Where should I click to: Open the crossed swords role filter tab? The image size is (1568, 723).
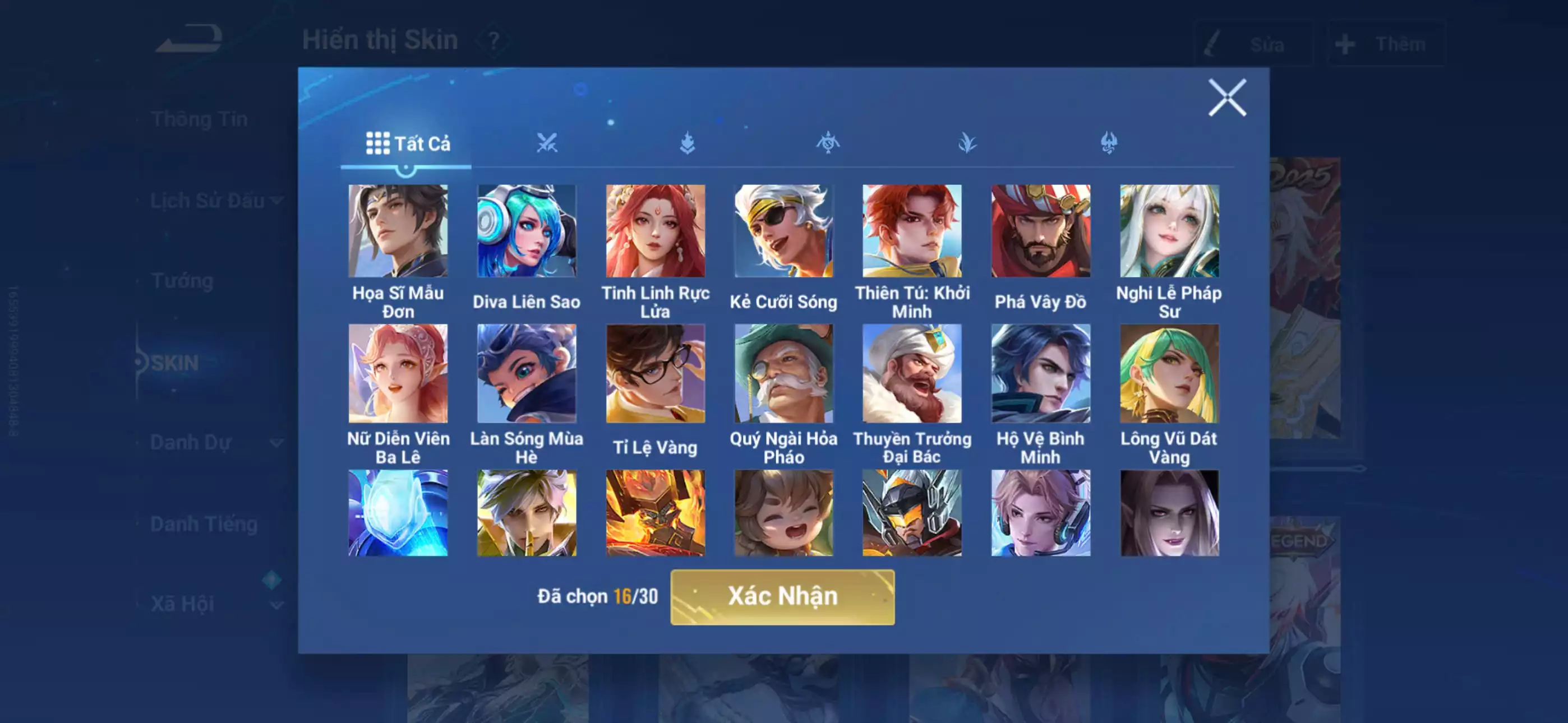click(547, 143)
